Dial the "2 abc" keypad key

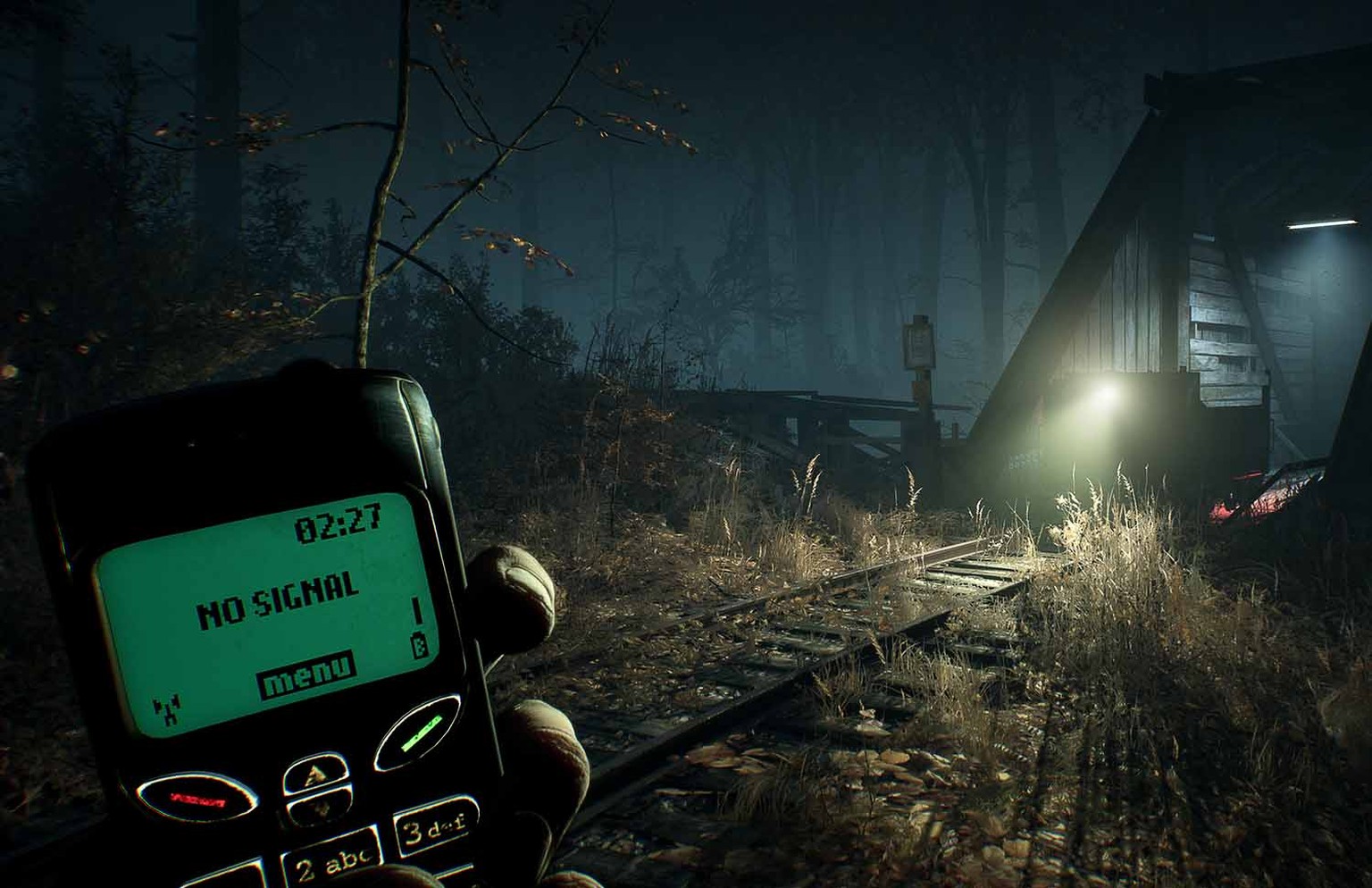(331, 862)
